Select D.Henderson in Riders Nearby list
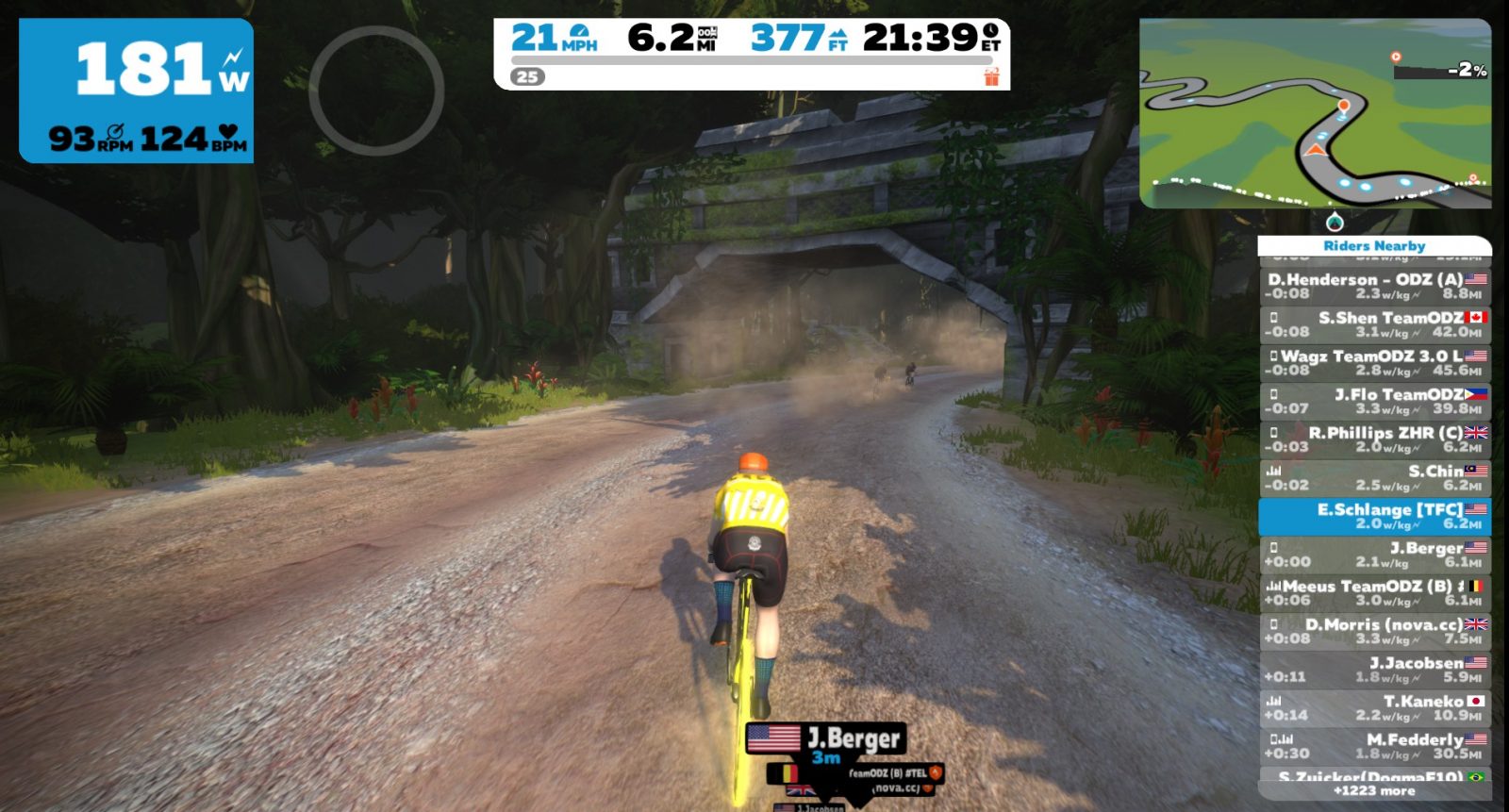Image resolution: width=1509 pixels, height=812 pixels. point(1374,286)
